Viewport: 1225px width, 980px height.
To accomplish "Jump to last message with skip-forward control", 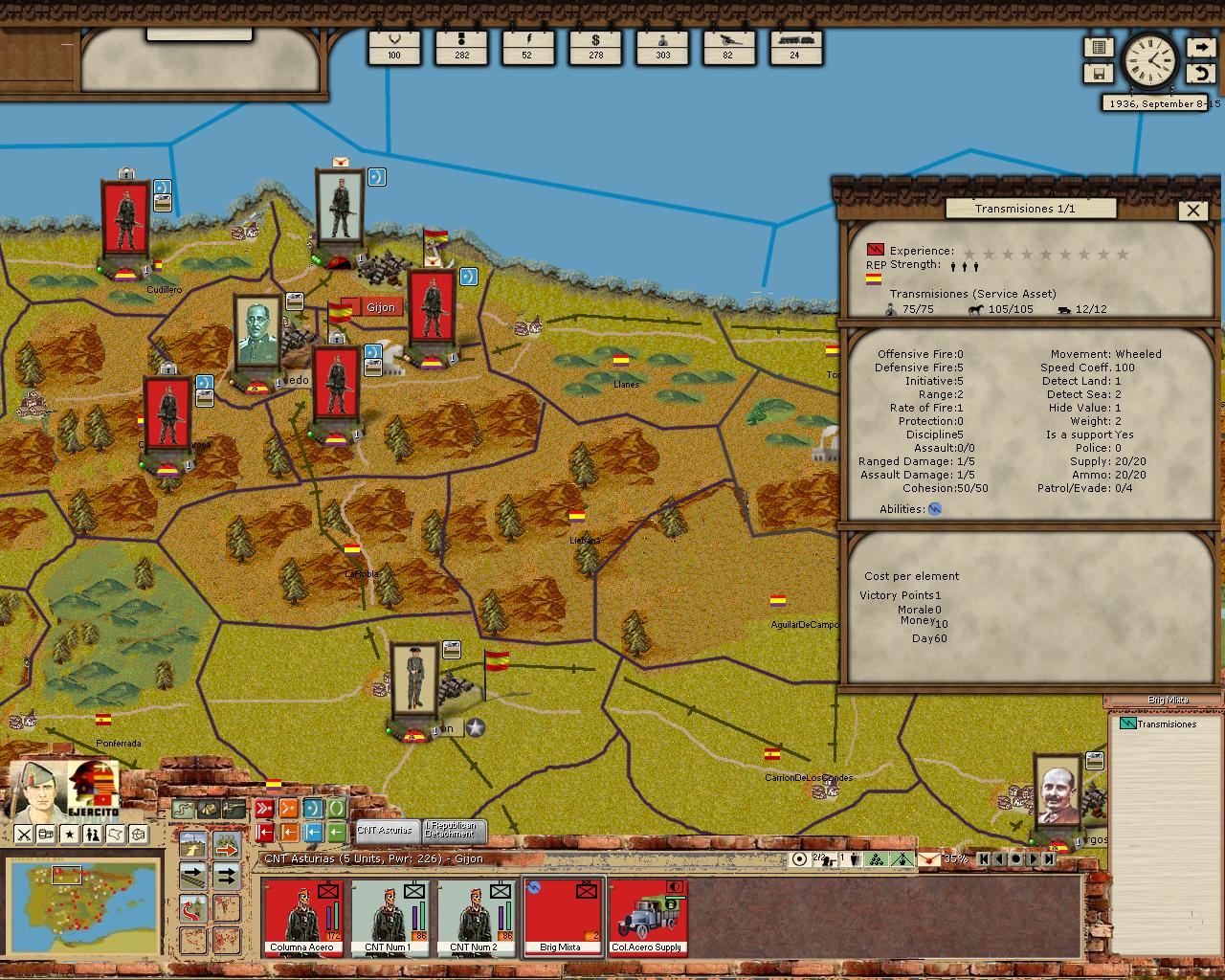I will [1049, 859].
